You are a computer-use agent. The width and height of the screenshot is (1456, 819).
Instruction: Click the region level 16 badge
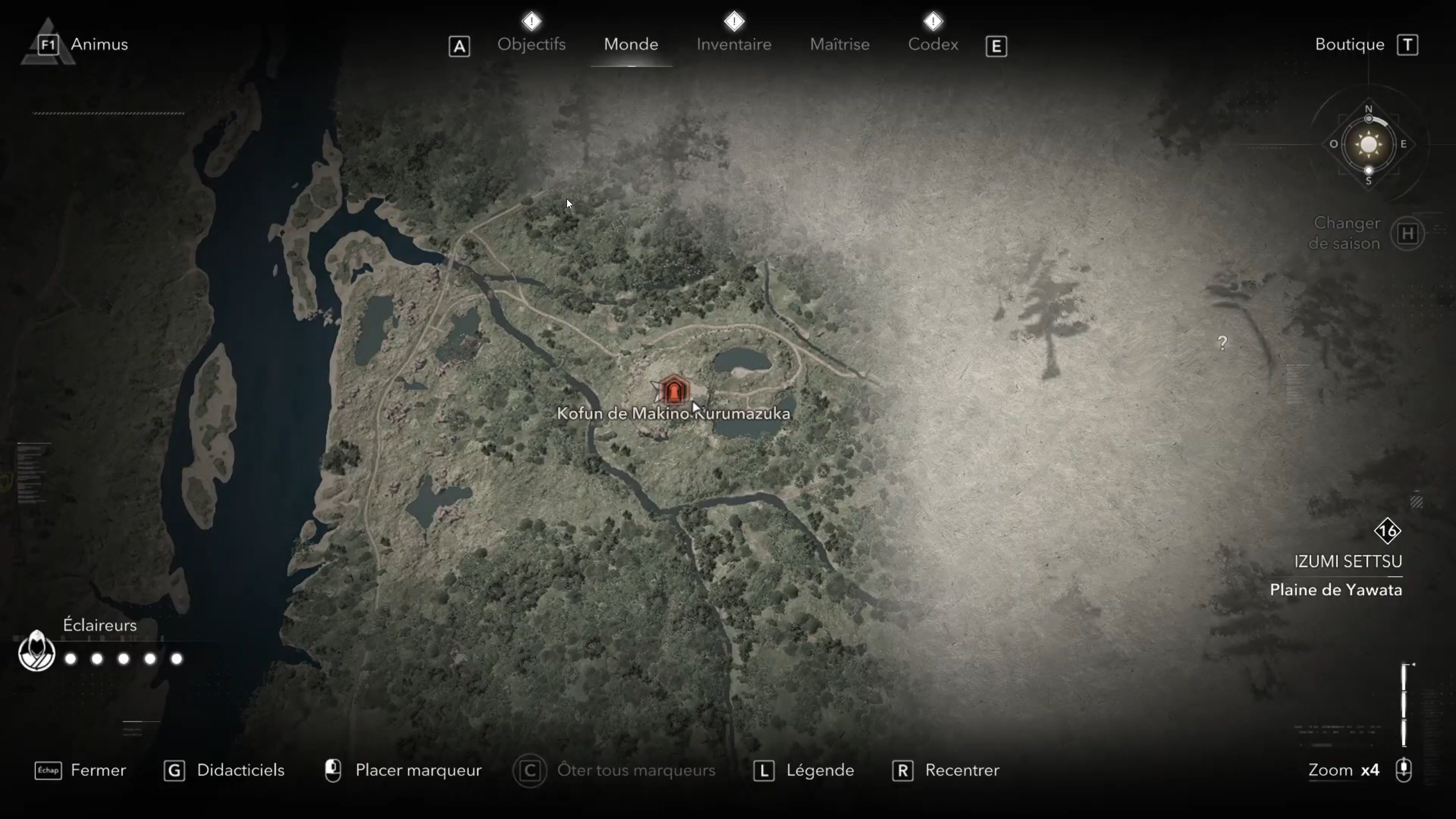point(1389,532)
